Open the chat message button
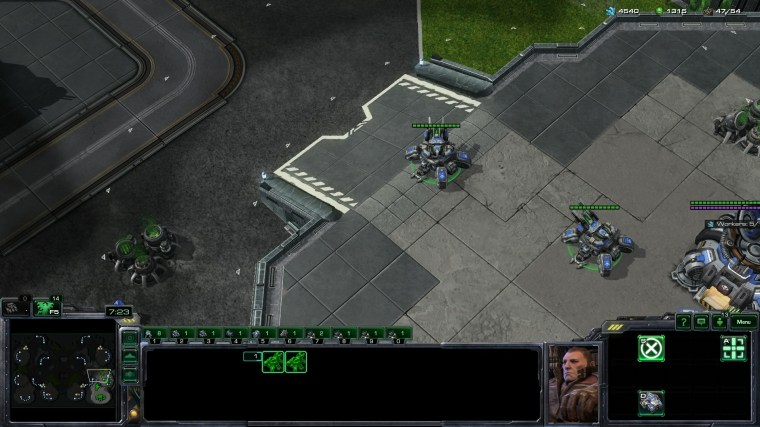The height and width of the screenshot is (427, 760). click(x=700, y=321)
